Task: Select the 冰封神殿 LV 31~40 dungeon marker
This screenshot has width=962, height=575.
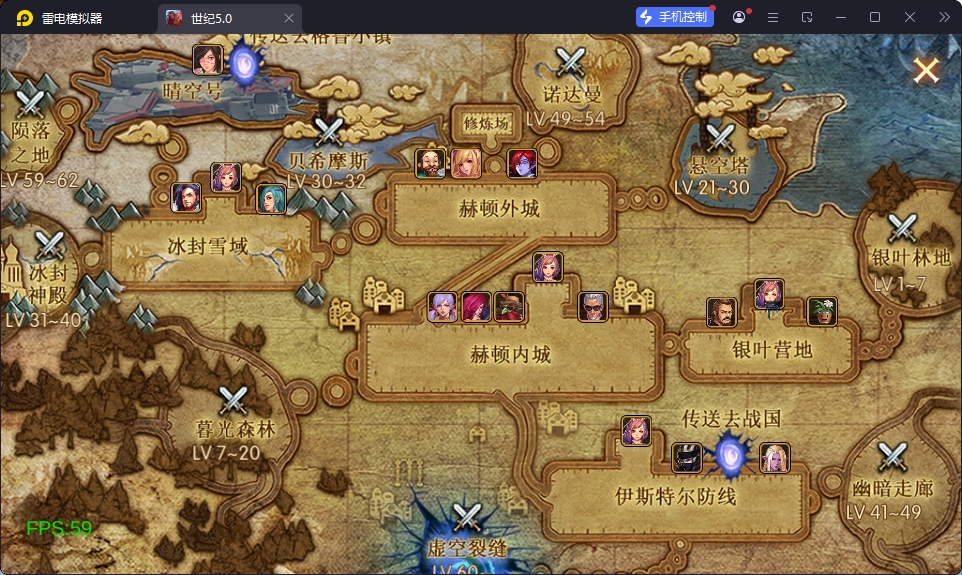Action: (x=49, y=246)
